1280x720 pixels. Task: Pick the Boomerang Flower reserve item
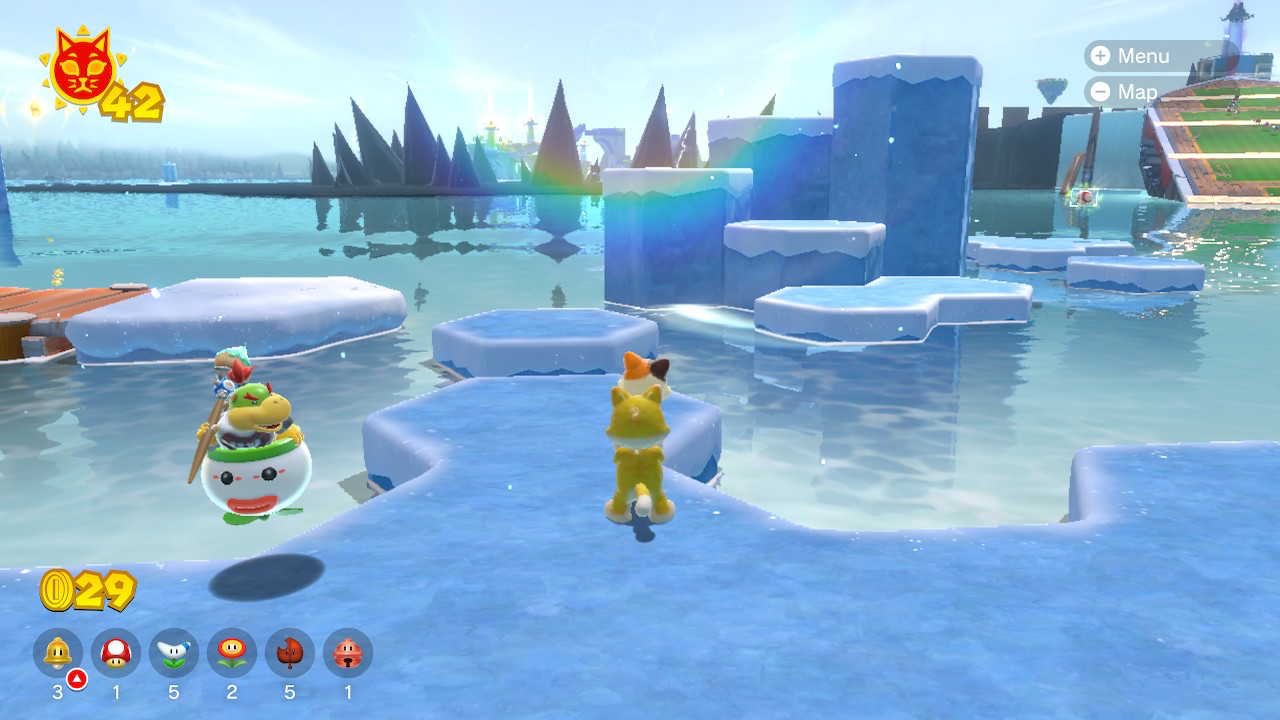tap(174, 653)
